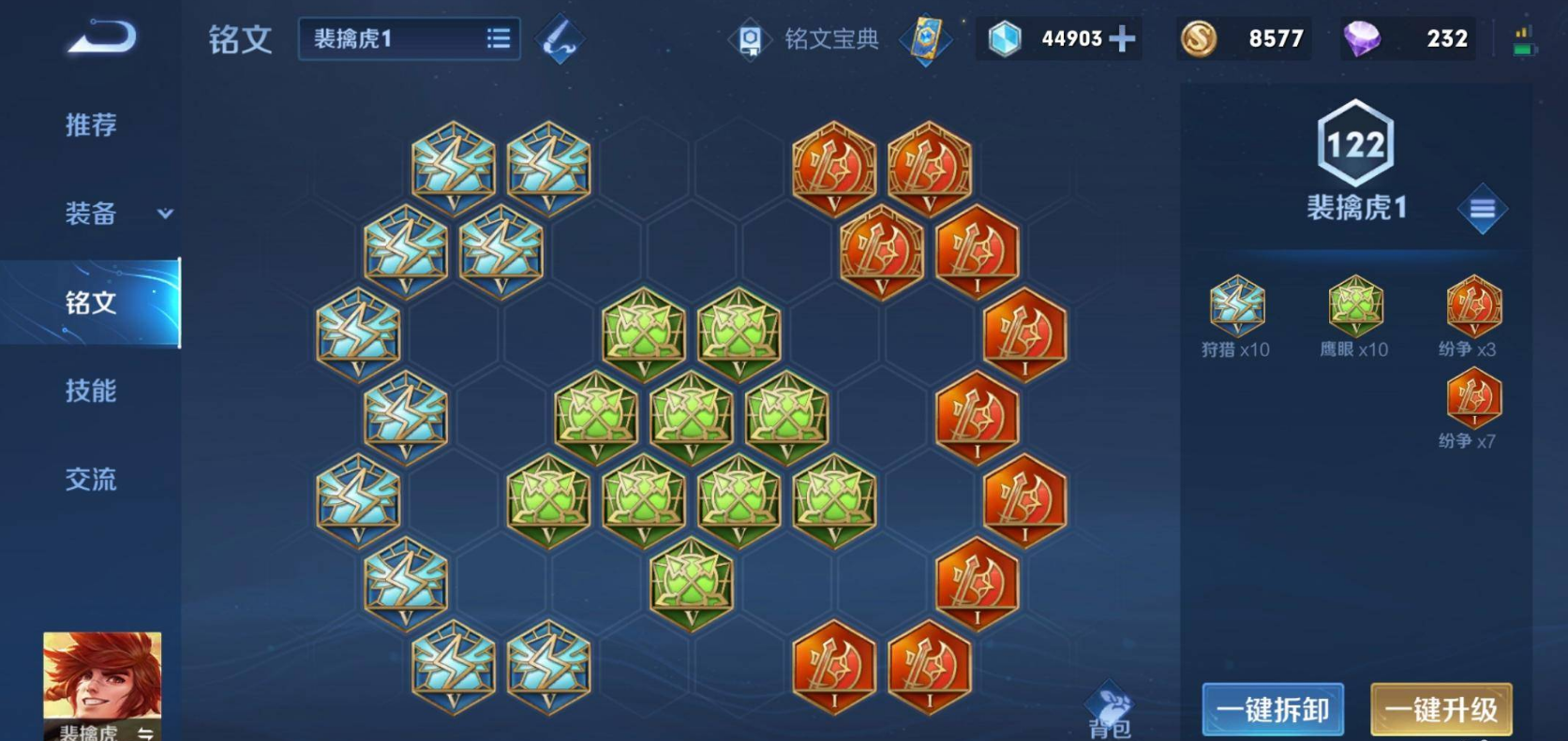Open the rune page menu icon beside 裴擒虎1
This screenshot has height=741, width=1568.
(x=1482, y=209)
